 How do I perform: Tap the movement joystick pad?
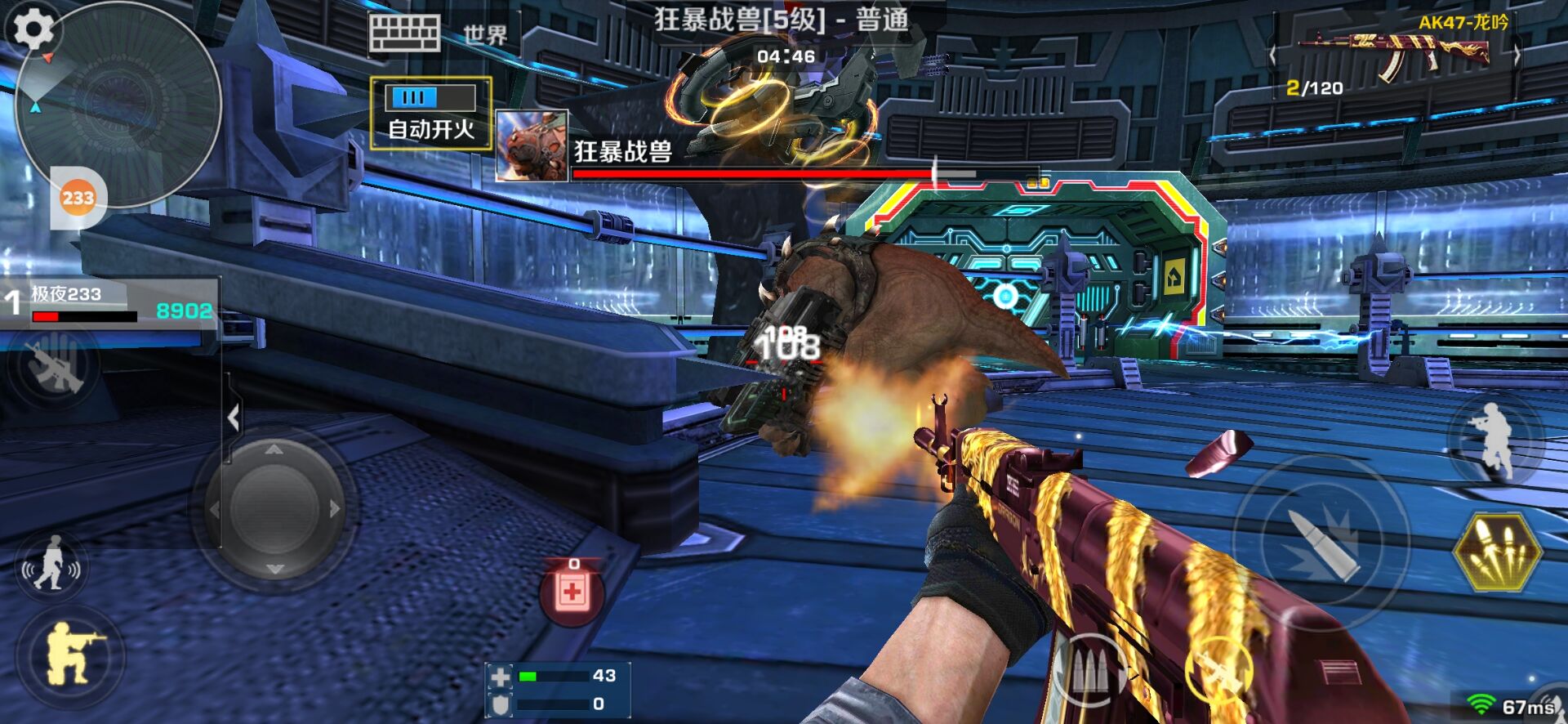[274, 508]
